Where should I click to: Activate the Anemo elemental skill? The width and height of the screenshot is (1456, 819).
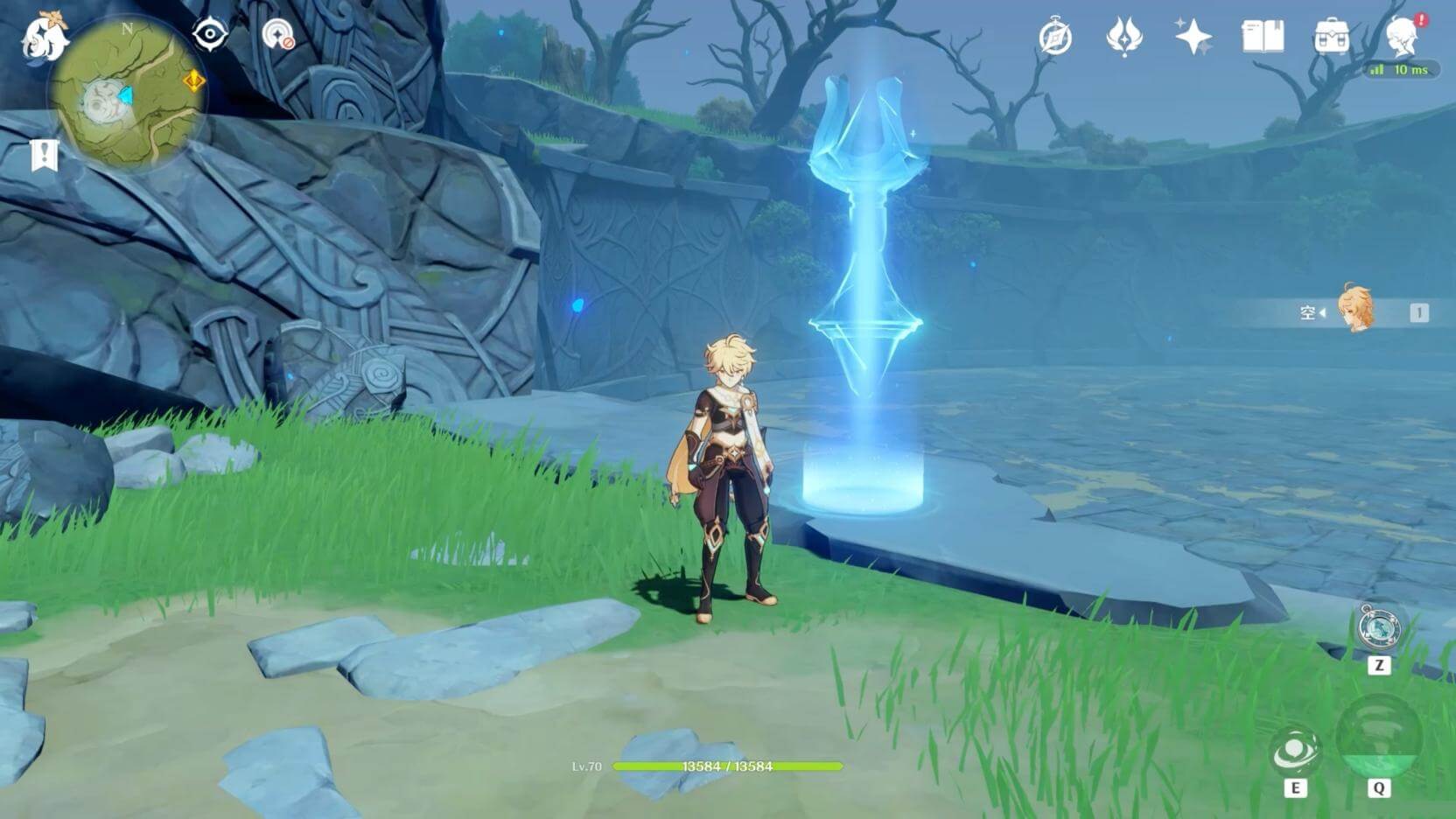point(1295,752)
